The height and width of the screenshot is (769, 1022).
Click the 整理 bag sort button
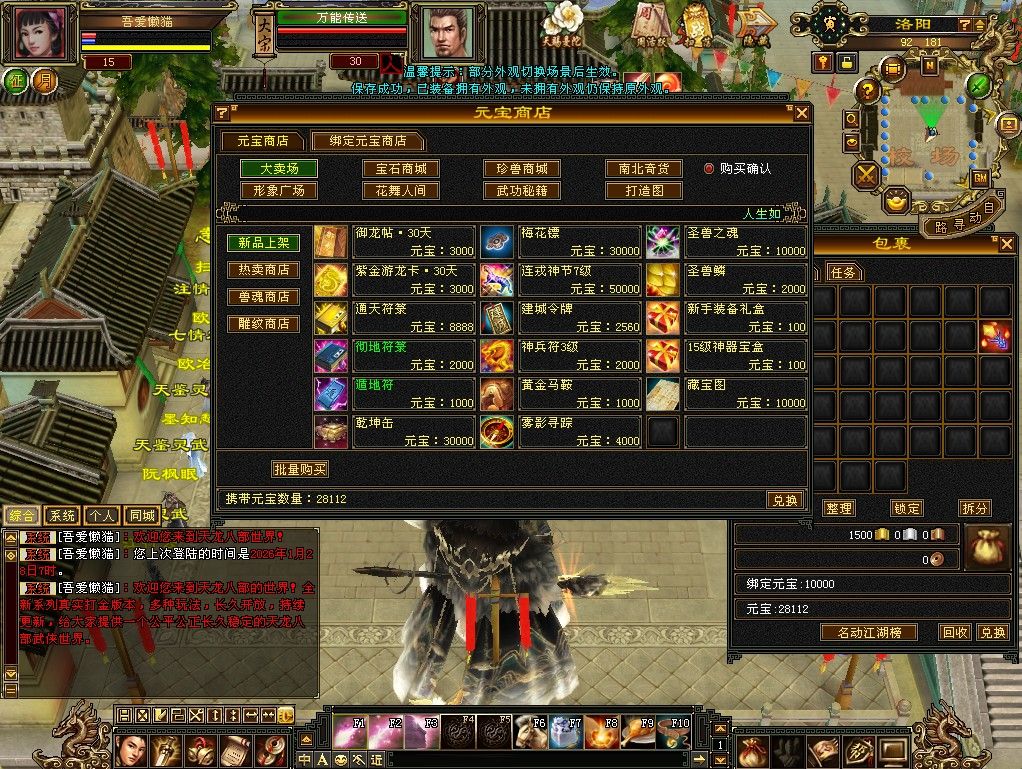click(x=838, y=508)
